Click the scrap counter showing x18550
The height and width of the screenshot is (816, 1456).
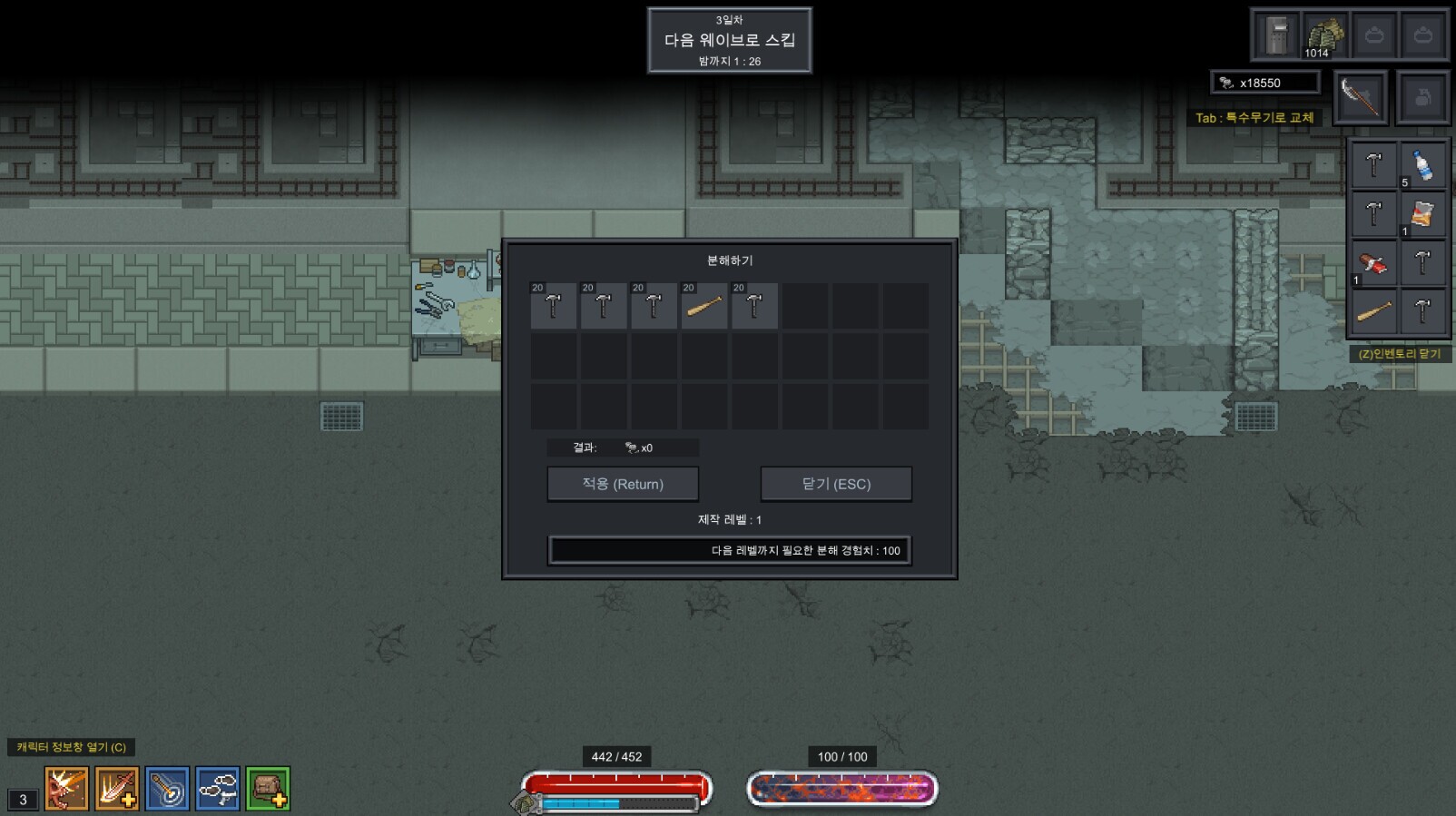[x=1264, y=83]
